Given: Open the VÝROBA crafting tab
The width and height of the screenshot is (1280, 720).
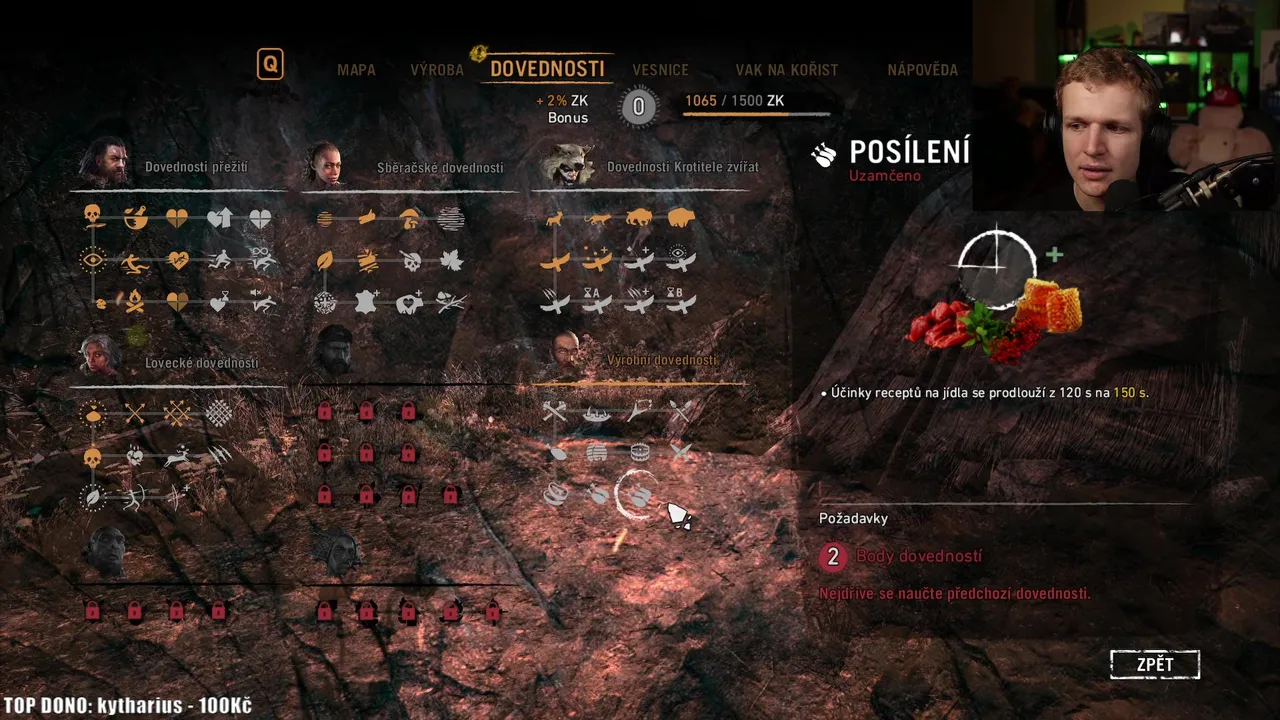Looking at the screenshot, I should [x=437, y=70].
